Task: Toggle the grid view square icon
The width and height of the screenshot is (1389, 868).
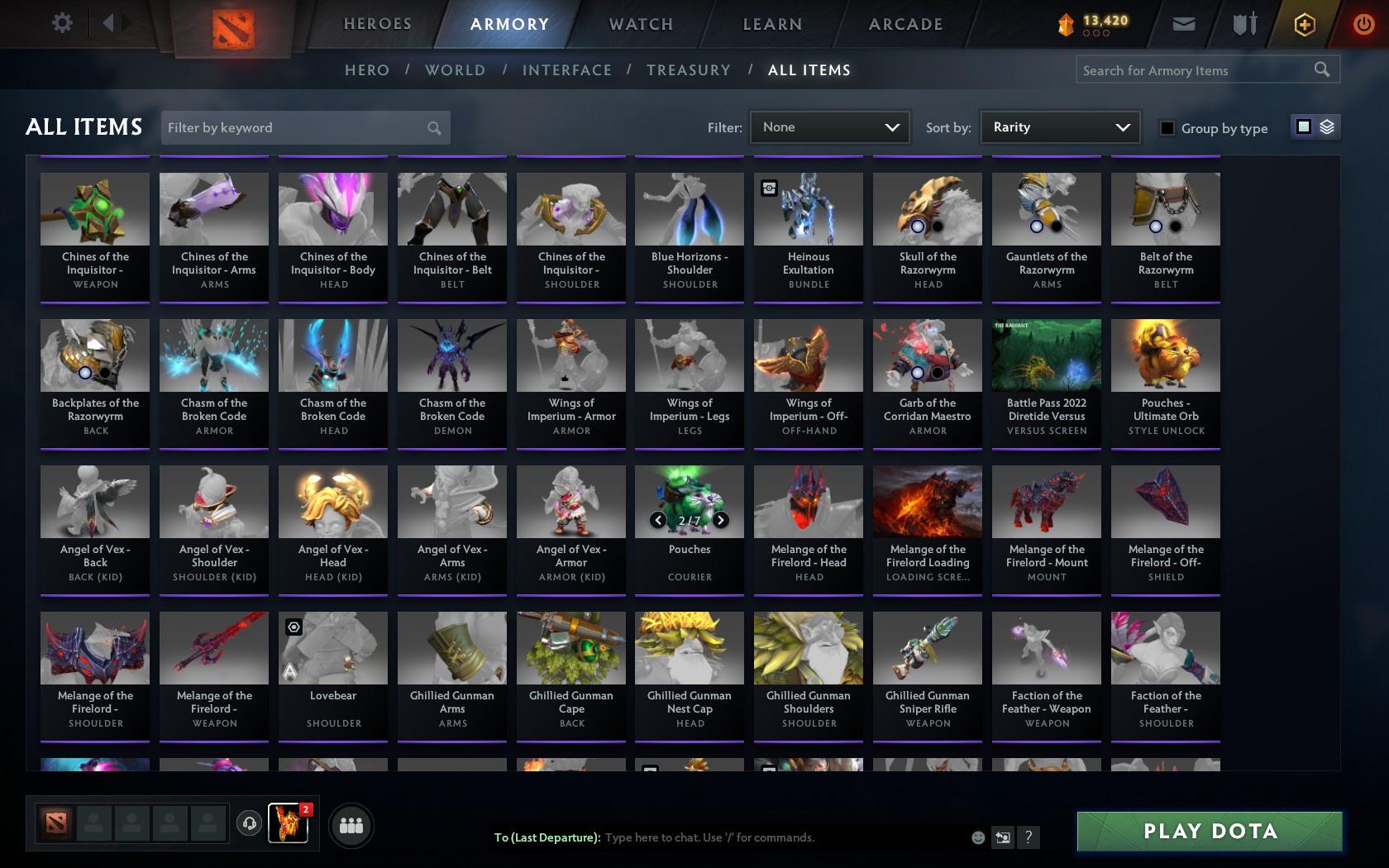Action: [1303, 127]
